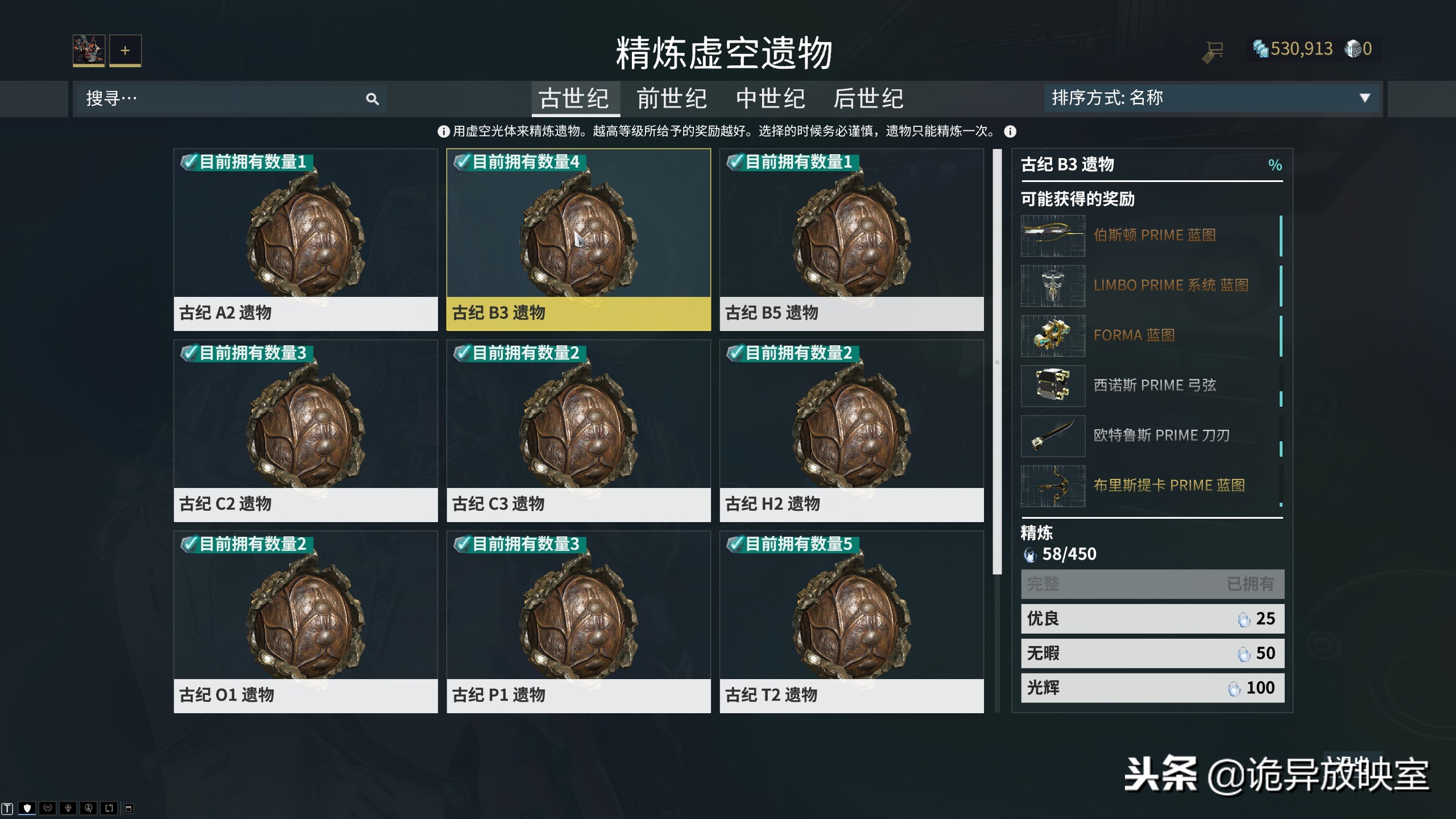
Task: Click the location marker icon in bottom toolbar
Action: click(x=68, y=809)
